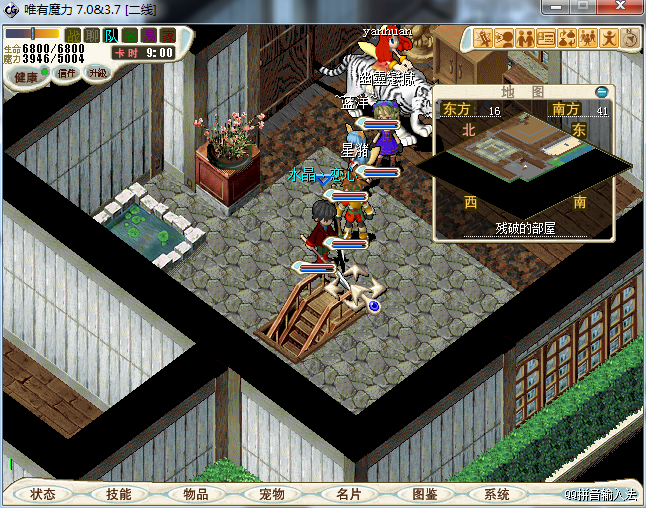
Task: Open the 宠物 pets menu
Action: (272, 494)
